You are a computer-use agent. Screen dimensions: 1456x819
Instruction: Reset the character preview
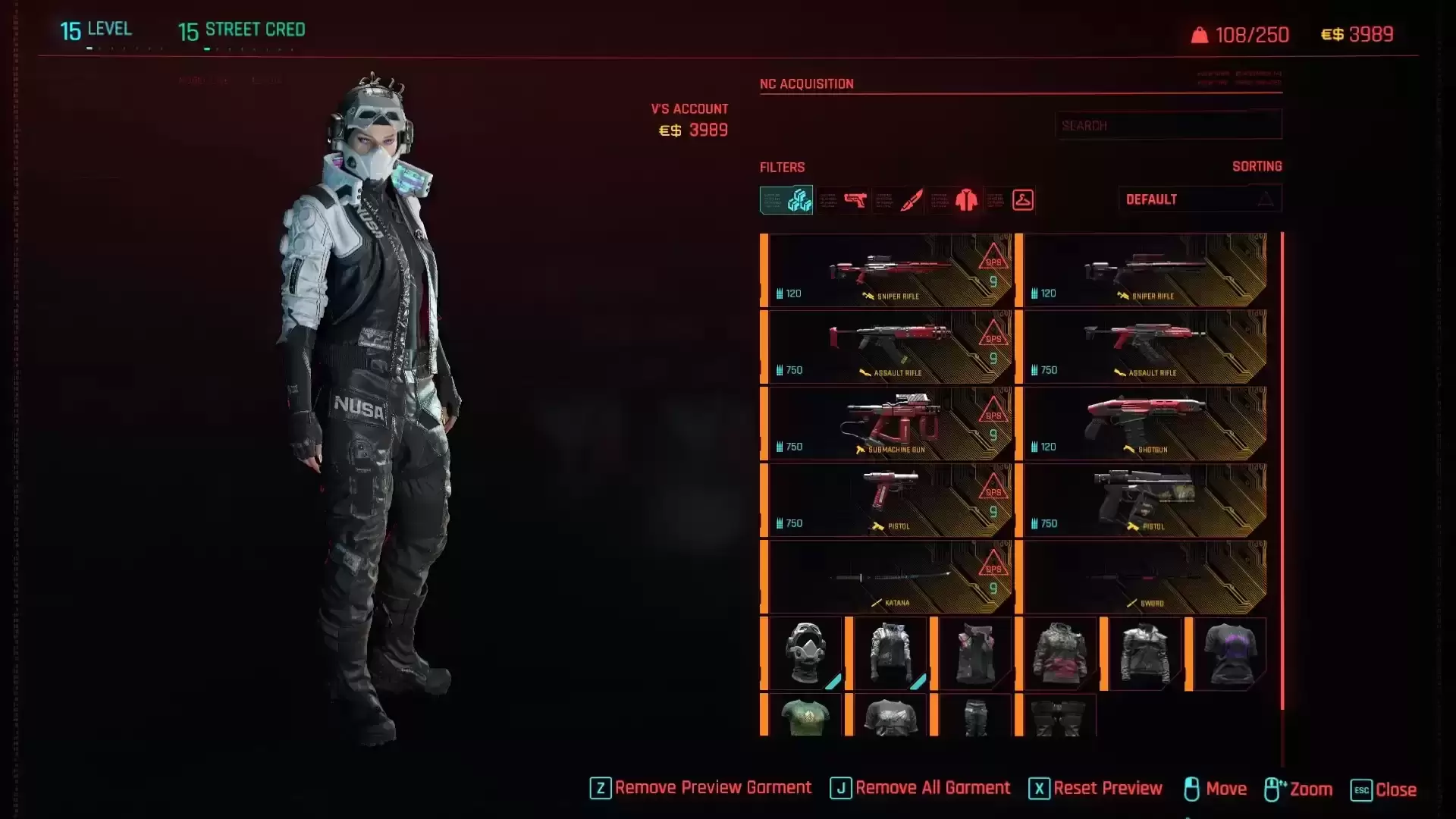tap(1096, 789)
